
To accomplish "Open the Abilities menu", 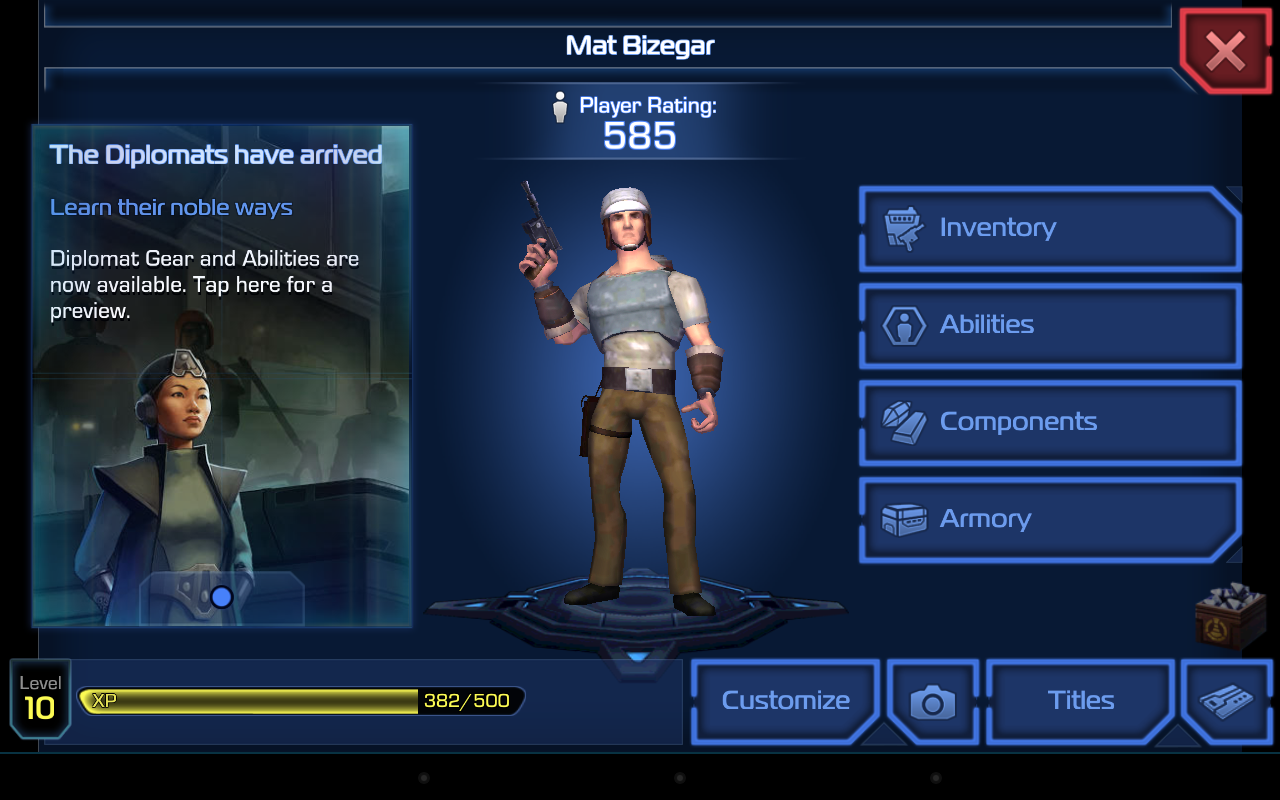I will pos(1050,325).
